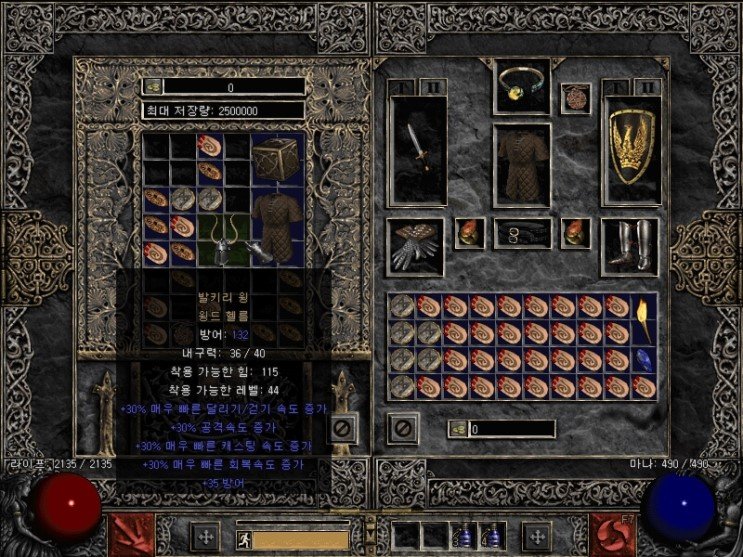Select the equipped belt slot

(x=522, y=233)
